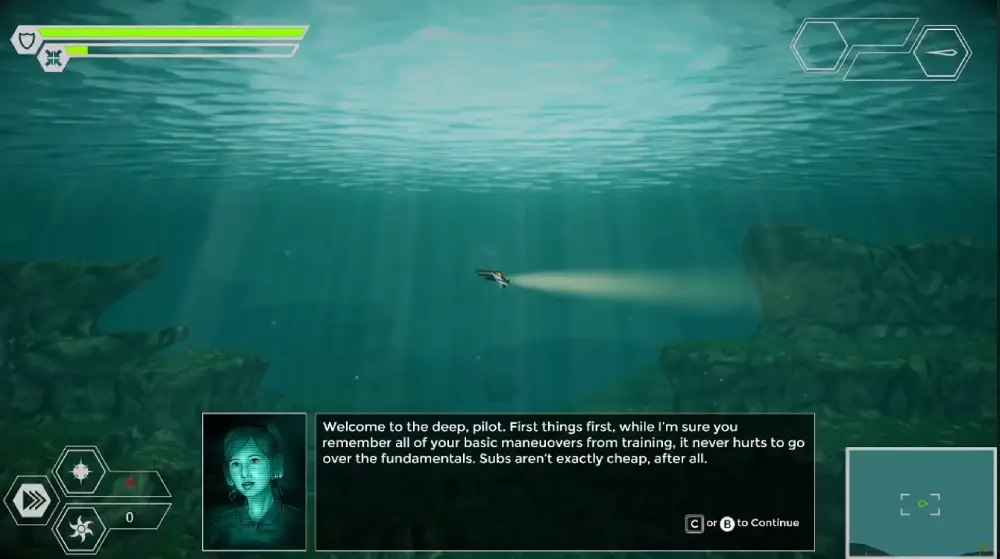
Task: Click the operator portrait in the dialogue
Action: [x=254, y=481]
